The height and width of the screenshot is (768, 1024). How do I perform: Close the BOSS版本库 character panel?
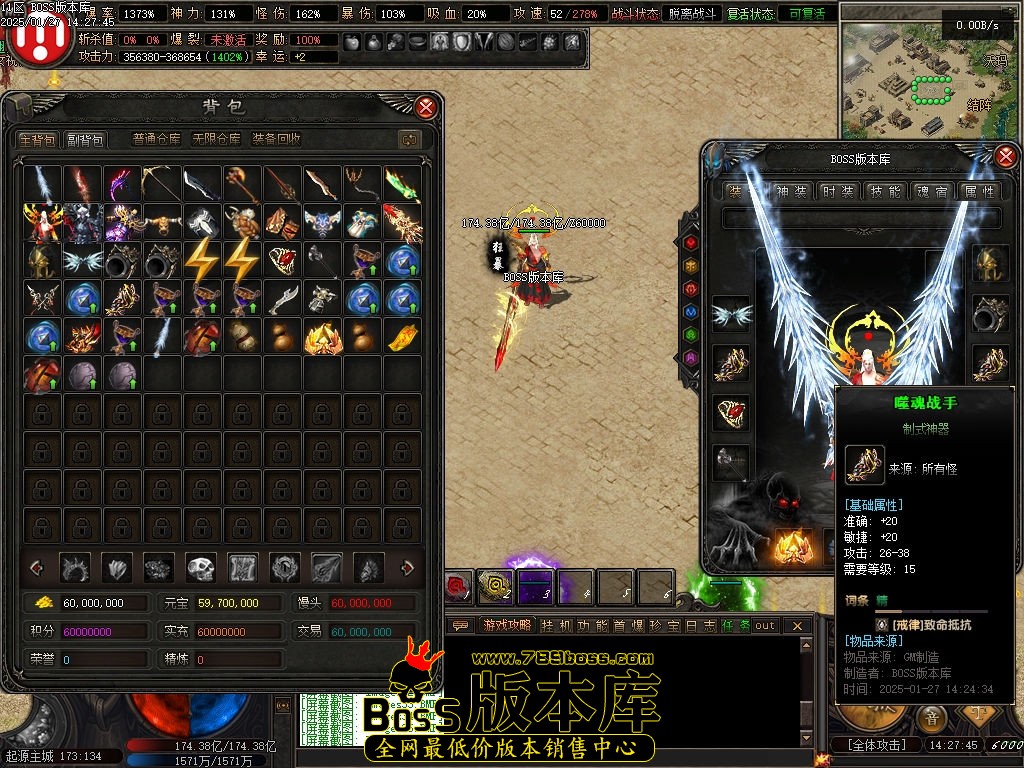[x=1006, y=156]
